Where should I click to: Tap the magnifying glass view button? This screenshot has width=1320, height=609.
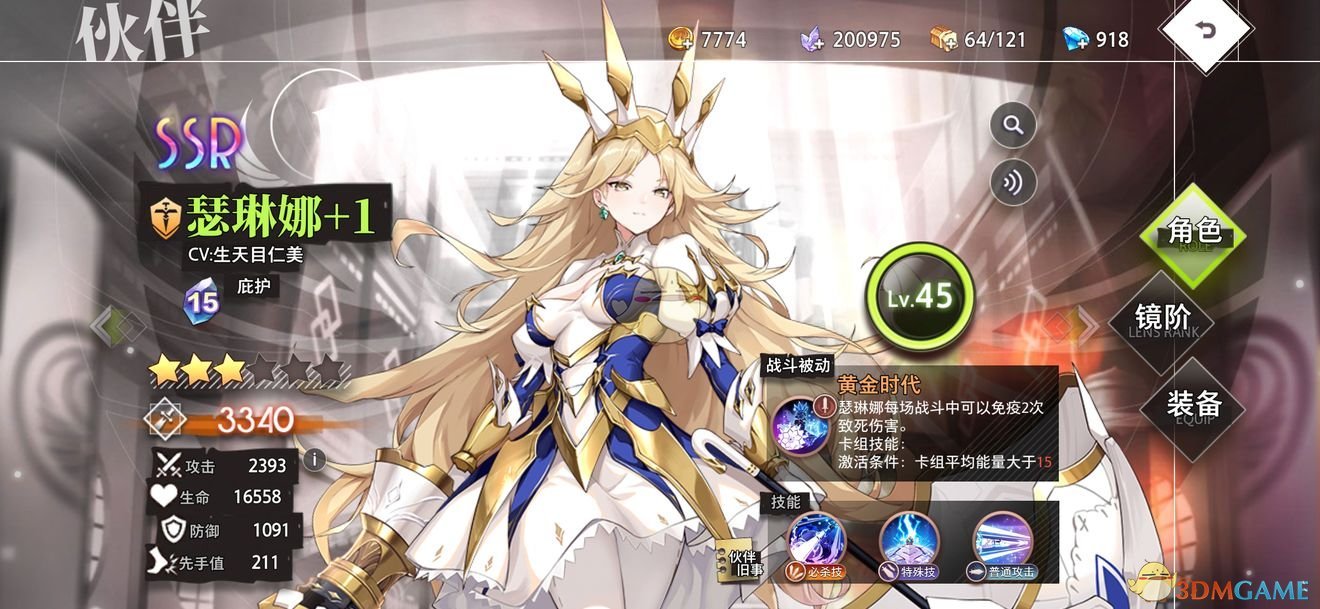1013,126
